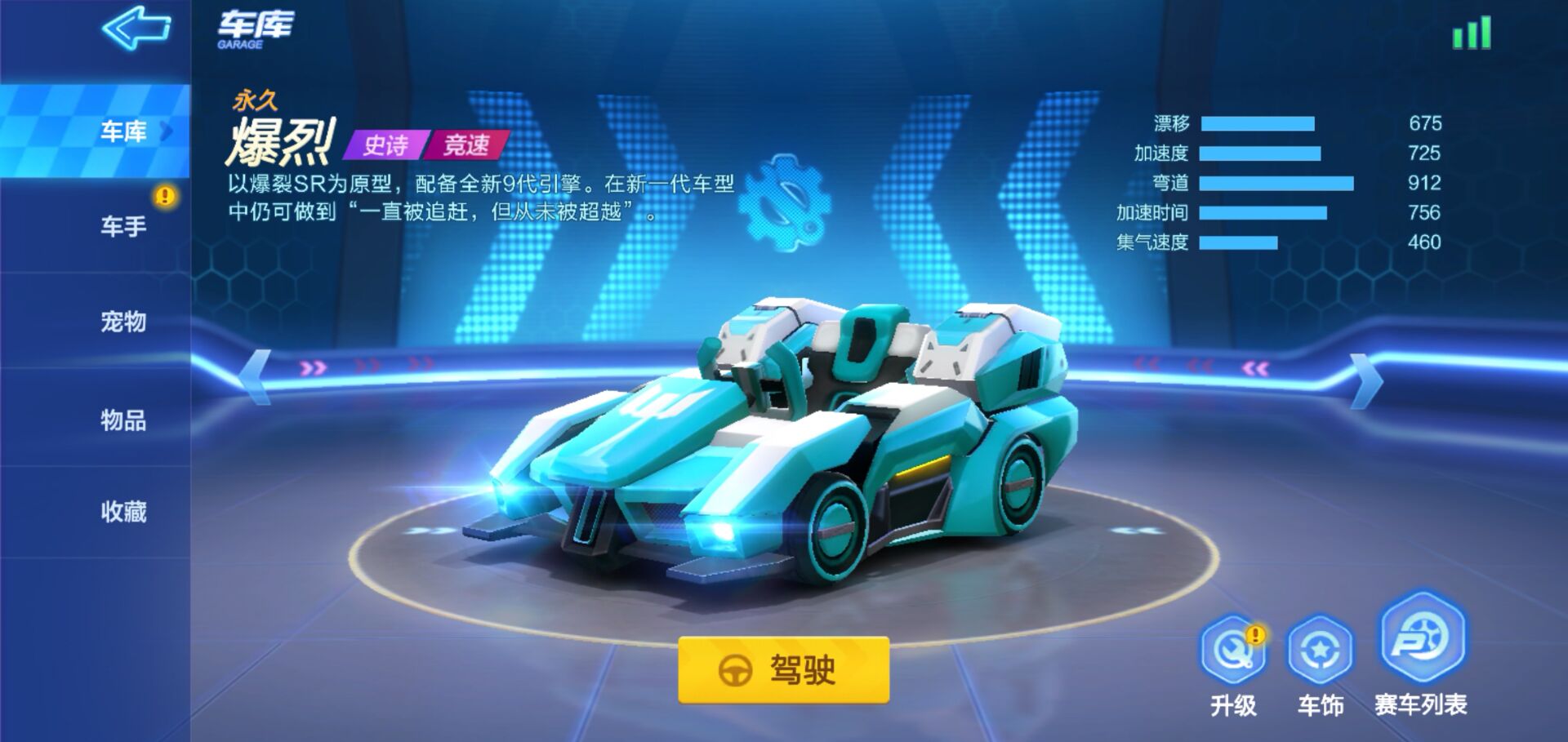Click the 弯道 cornering stat bar
This screenshot has width=1568, height=742.
tap(1274, 184)
